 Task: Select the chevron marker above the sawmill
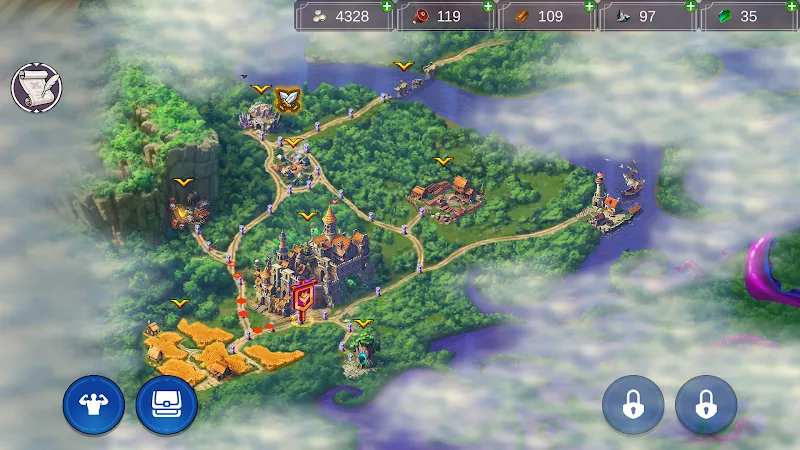(x=443, y=161)
